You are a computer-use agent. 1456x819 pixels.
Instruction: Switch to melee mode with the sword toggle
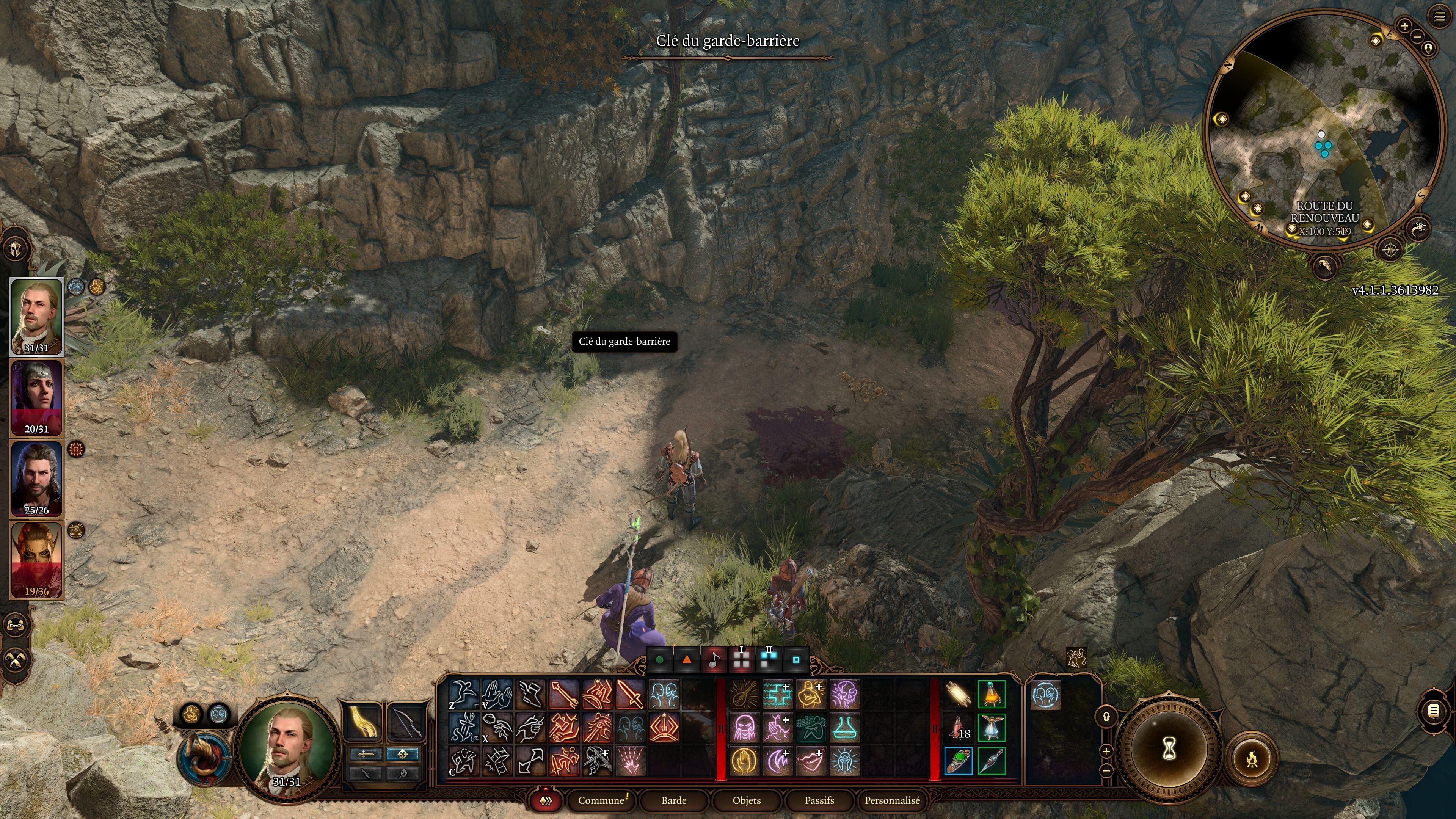pyautogui.click(x=367, y=755)
